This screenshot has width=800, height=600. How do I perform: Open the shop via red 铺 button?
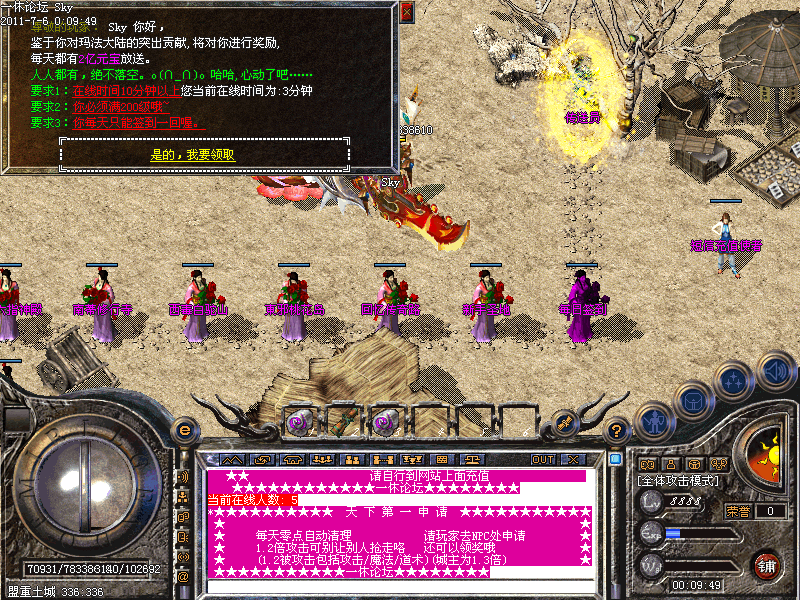tap(767, 563)
